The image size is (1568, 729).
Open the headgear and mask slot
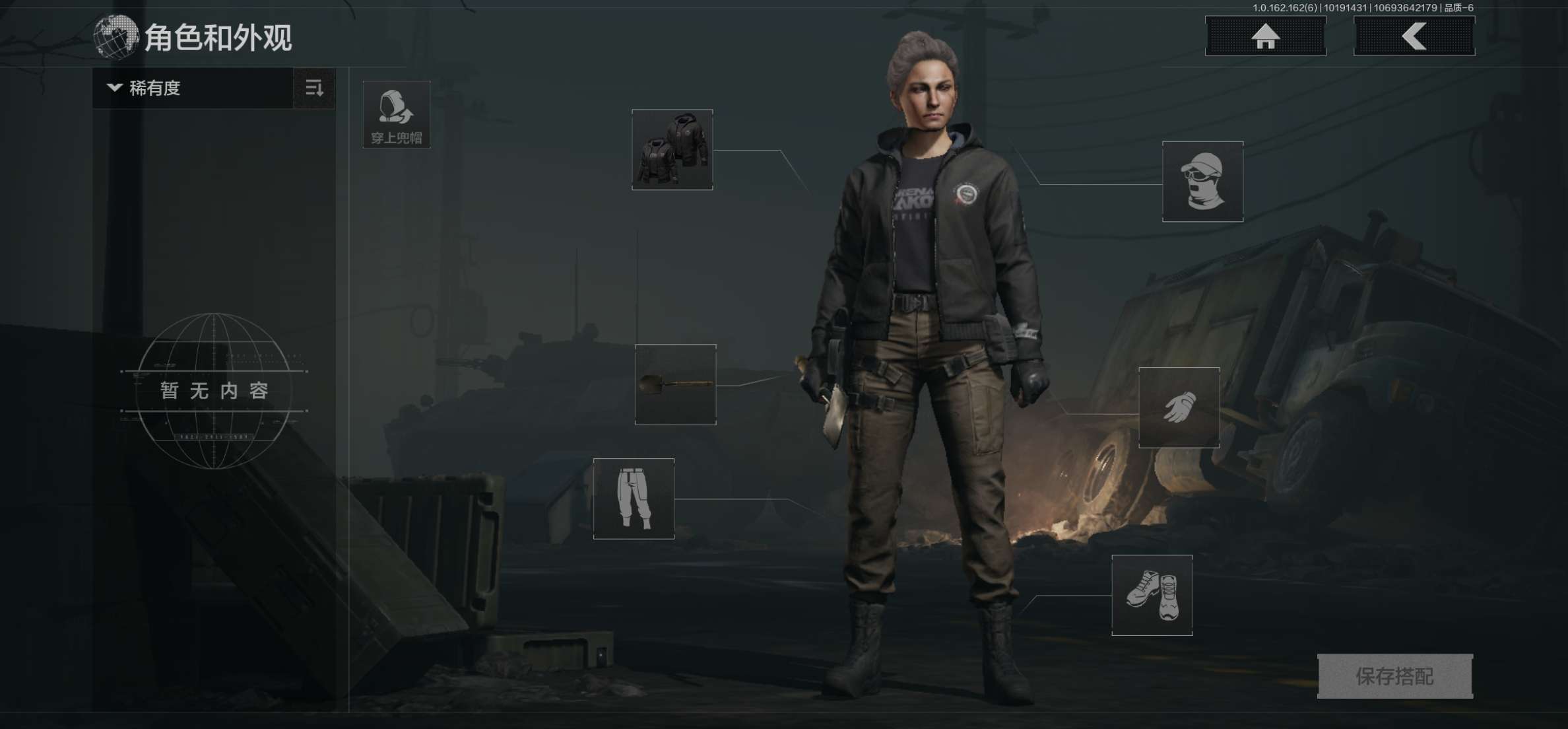point(1202,182)
